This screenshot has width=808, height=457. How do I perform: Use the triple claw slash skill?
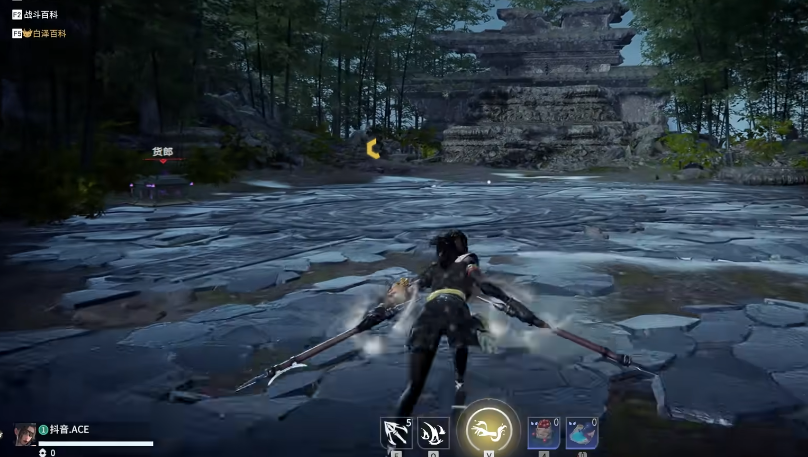coord(433,433)
